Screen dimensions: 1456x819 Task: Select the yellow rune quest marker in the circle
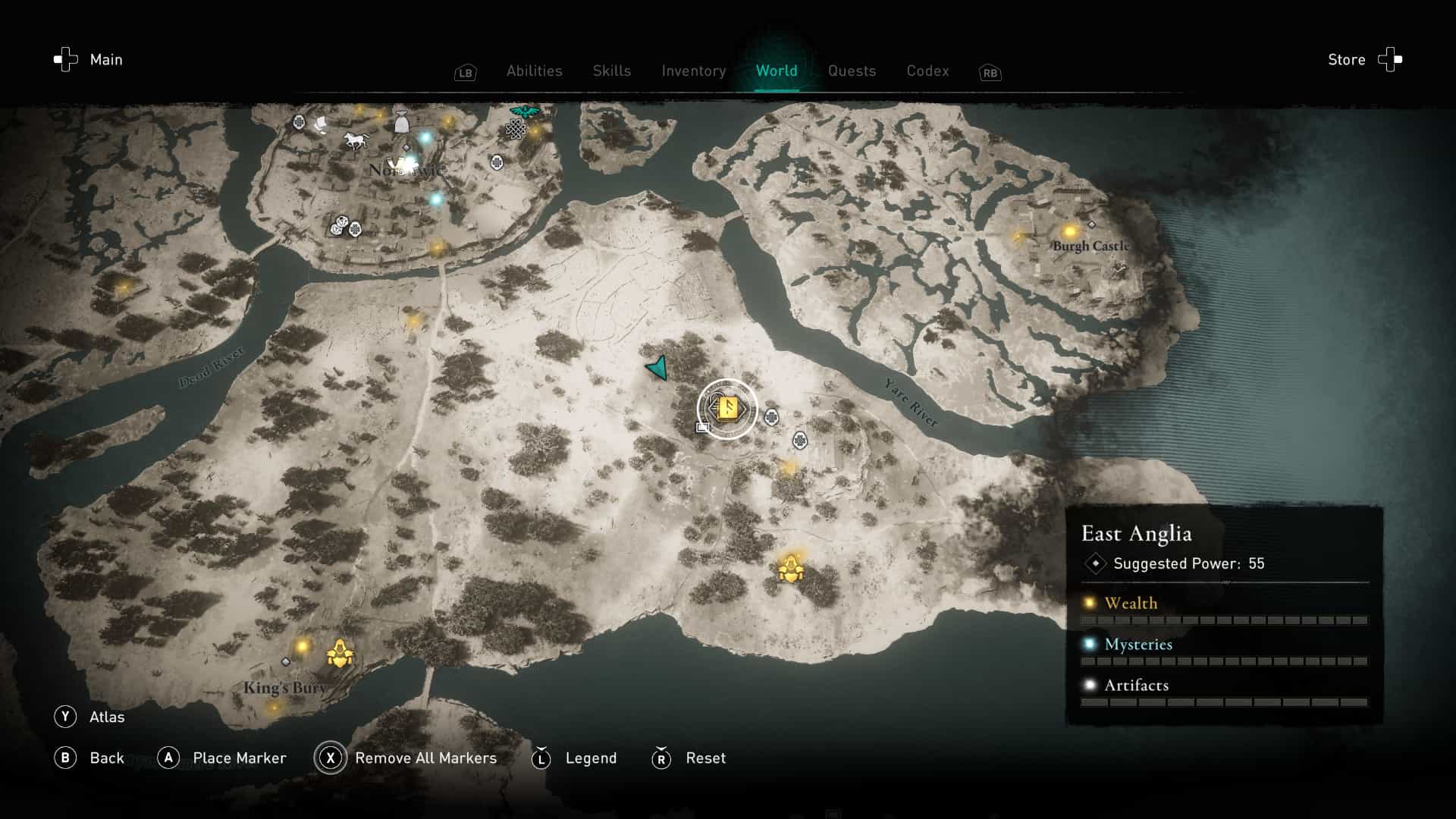pos(728,408)
